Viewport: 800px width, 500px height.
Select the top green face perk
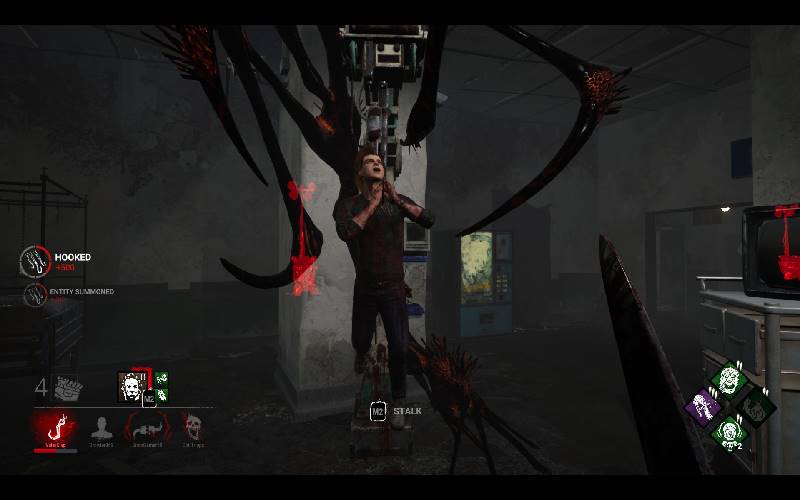click(728, 380)
